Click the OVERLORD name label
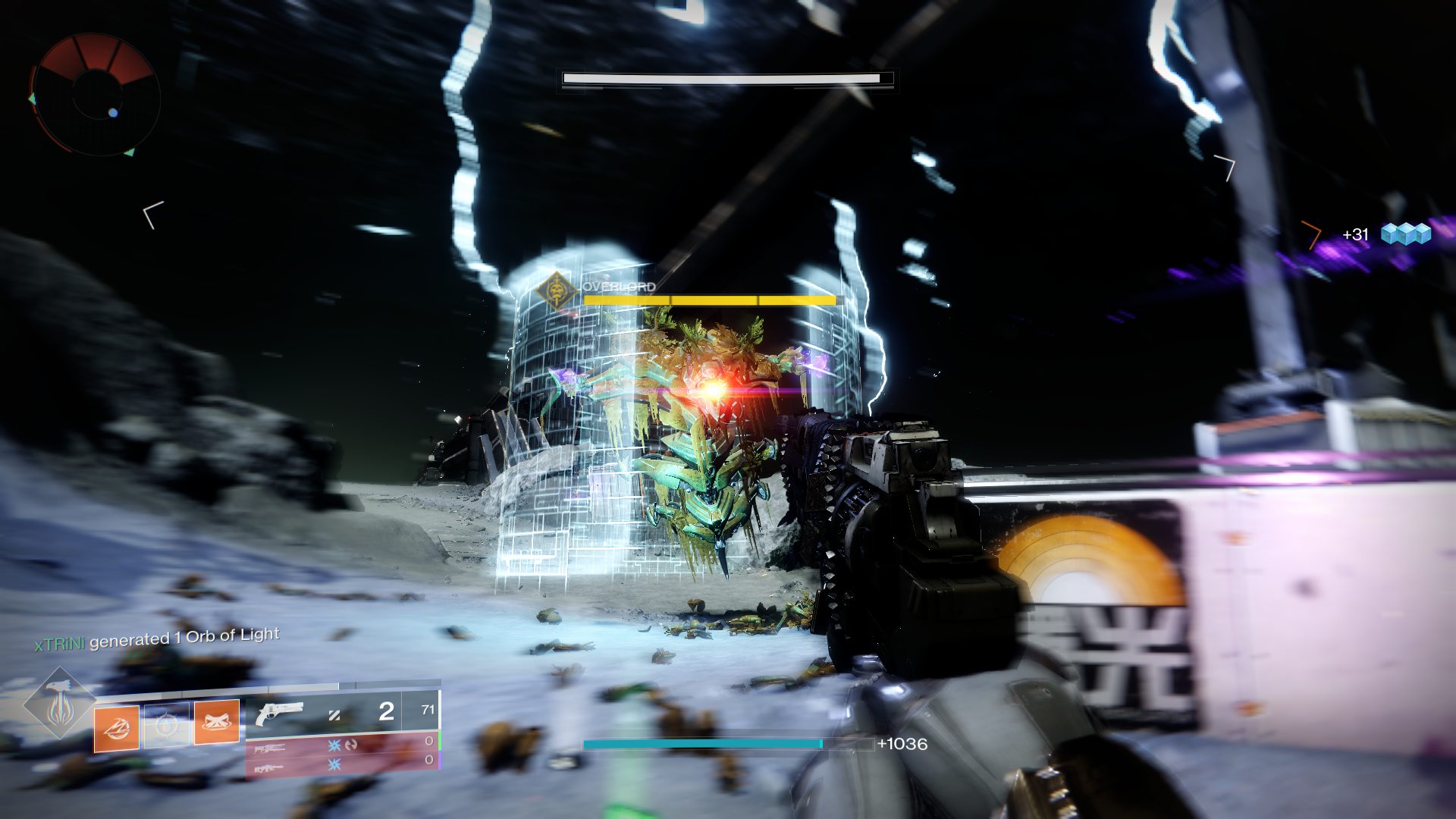 click(x=618, y=287)
